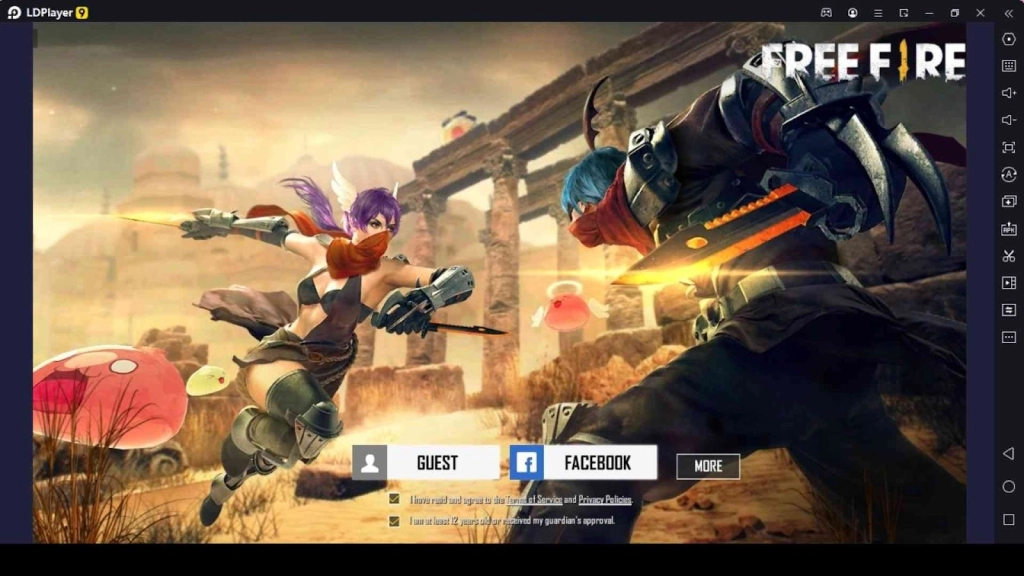Screen dimensions: 1024x576
Task: Close the LDPlayer window
Action: pos(980,13)
